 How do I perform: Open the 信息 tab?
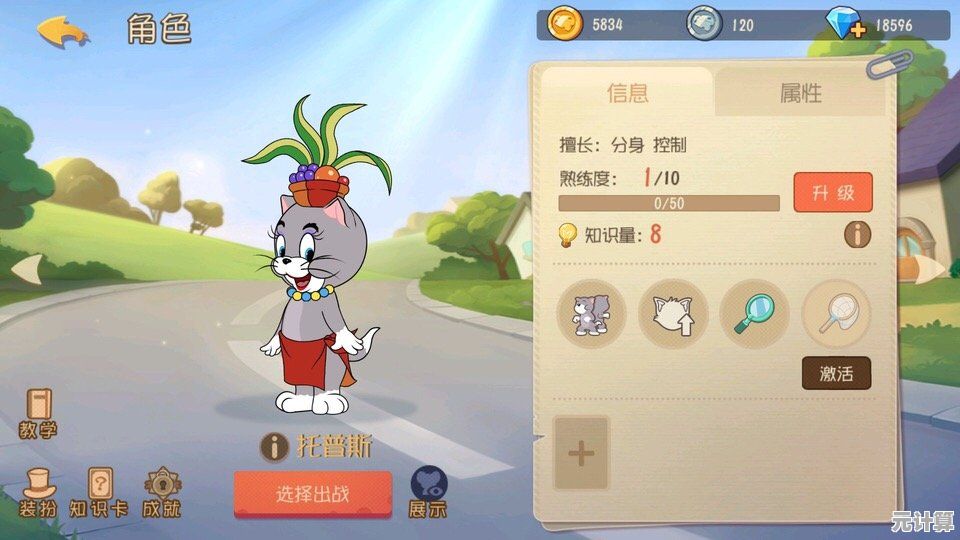tap(627, 93)
